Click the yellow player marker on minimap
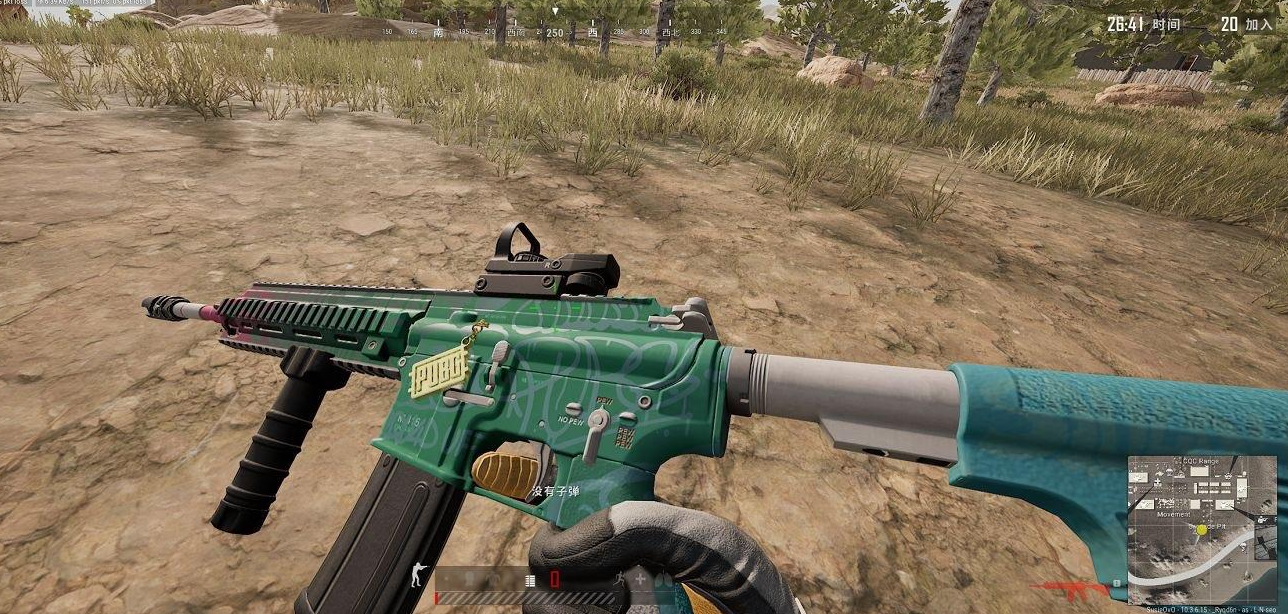Screen dimensions: 1288x614 click(x=1200, y=528)
